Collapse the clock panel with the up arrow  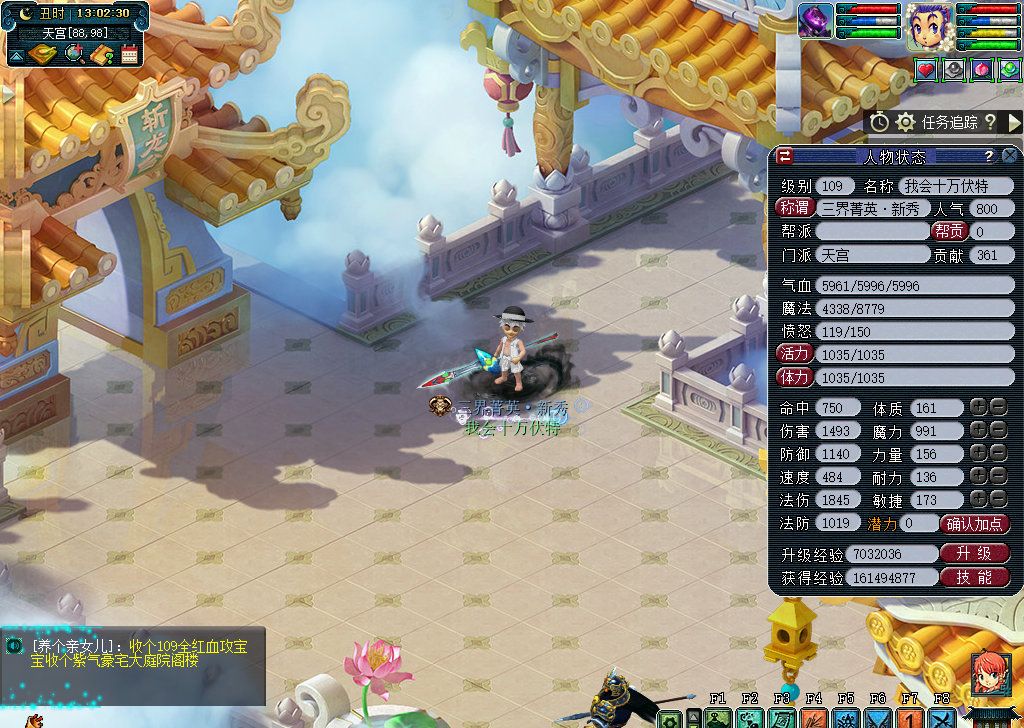coord(17,54)
